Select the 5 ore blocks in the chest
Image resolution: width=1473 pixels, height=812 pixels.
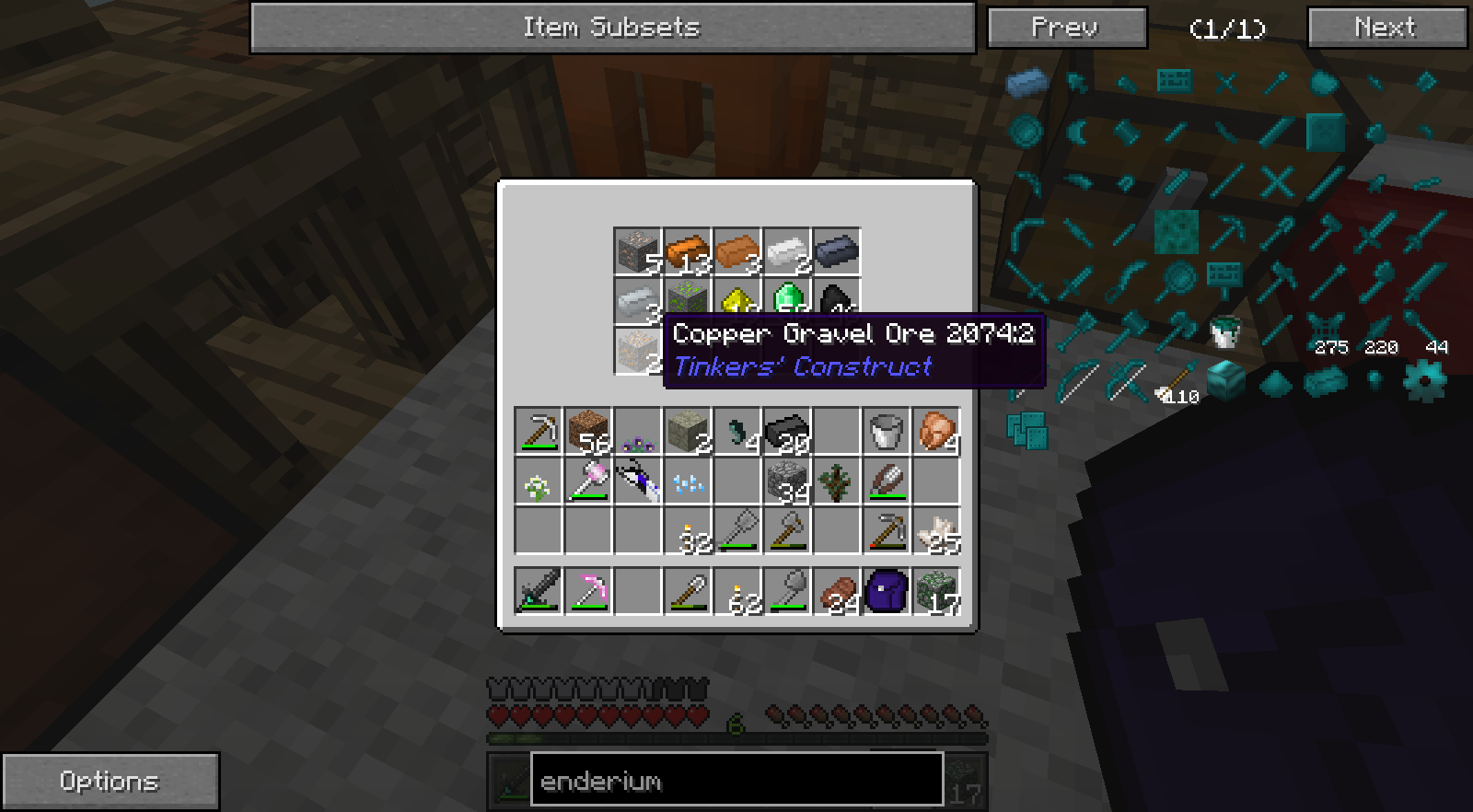(637, 251)
